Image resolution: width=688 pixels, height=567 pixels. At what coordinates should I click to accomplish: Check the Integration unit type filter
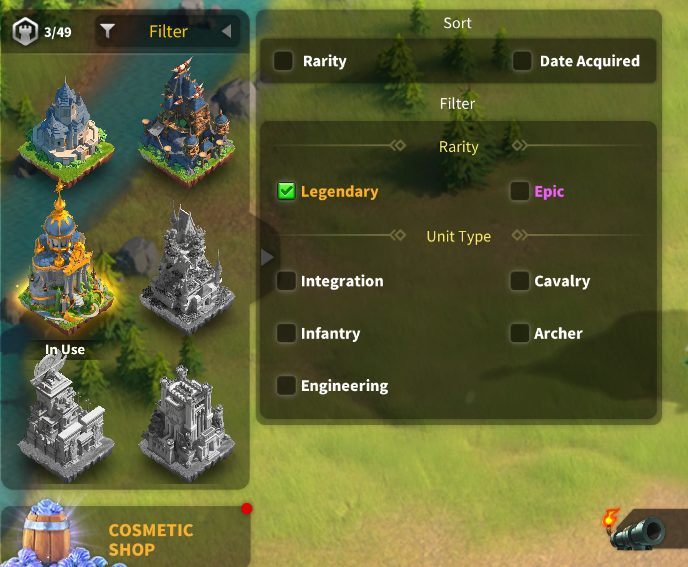pos(287,281)
